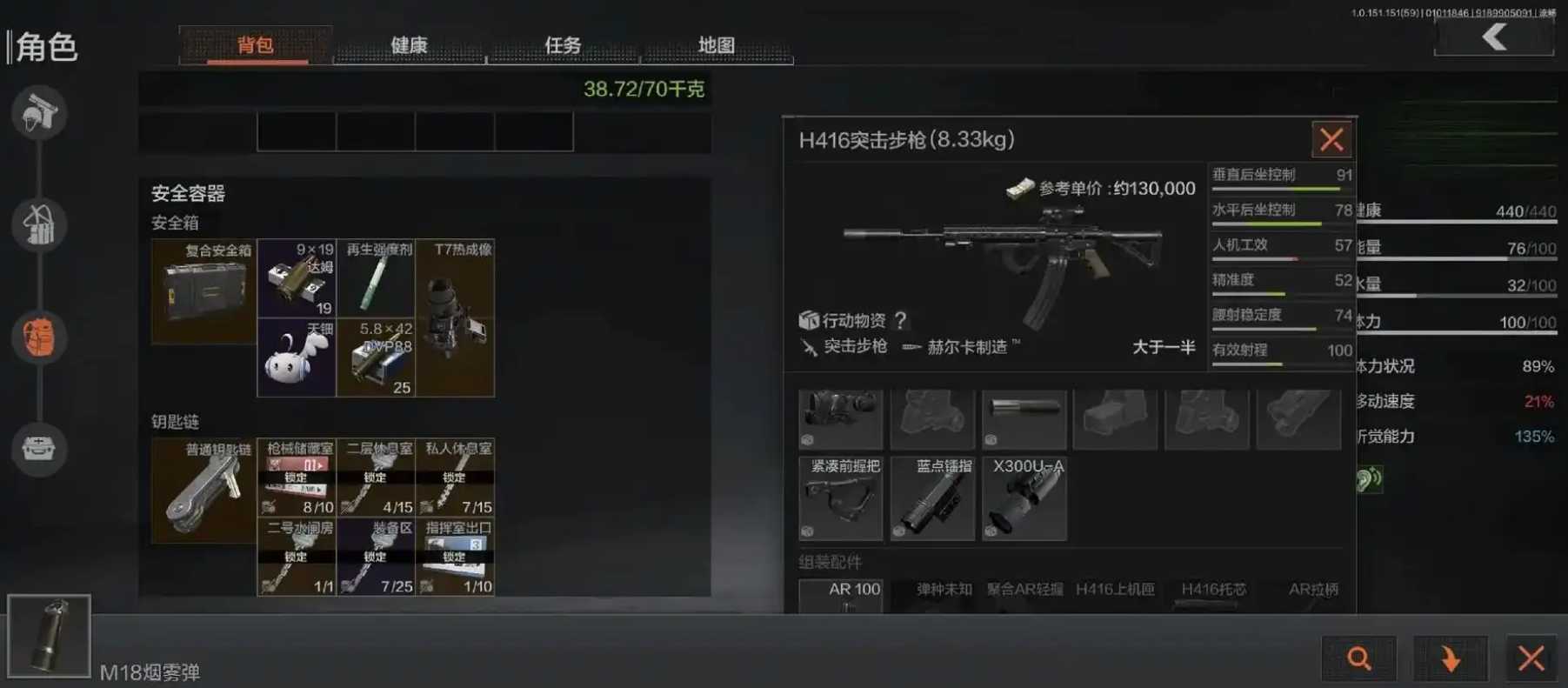The image size is (1568, 688).
Task: Expand the back arrow chevron at top right
Action: [x=1494, y=37]
